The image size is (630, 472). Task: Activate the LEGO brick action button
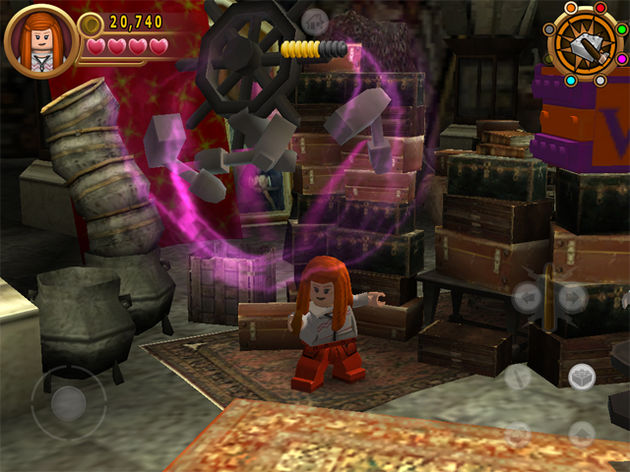[x=581, y=377]
